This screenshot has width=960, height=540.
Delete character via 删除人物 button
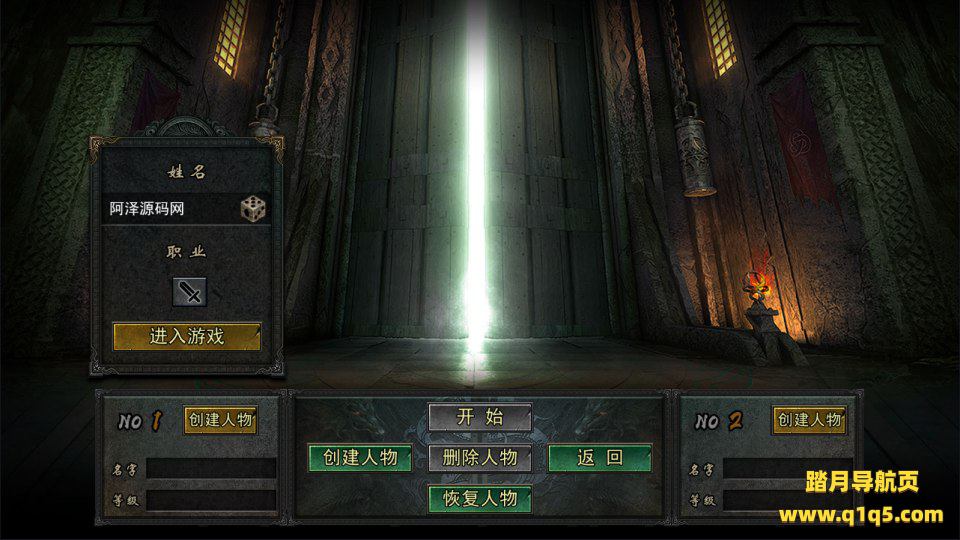click(480, 458)
